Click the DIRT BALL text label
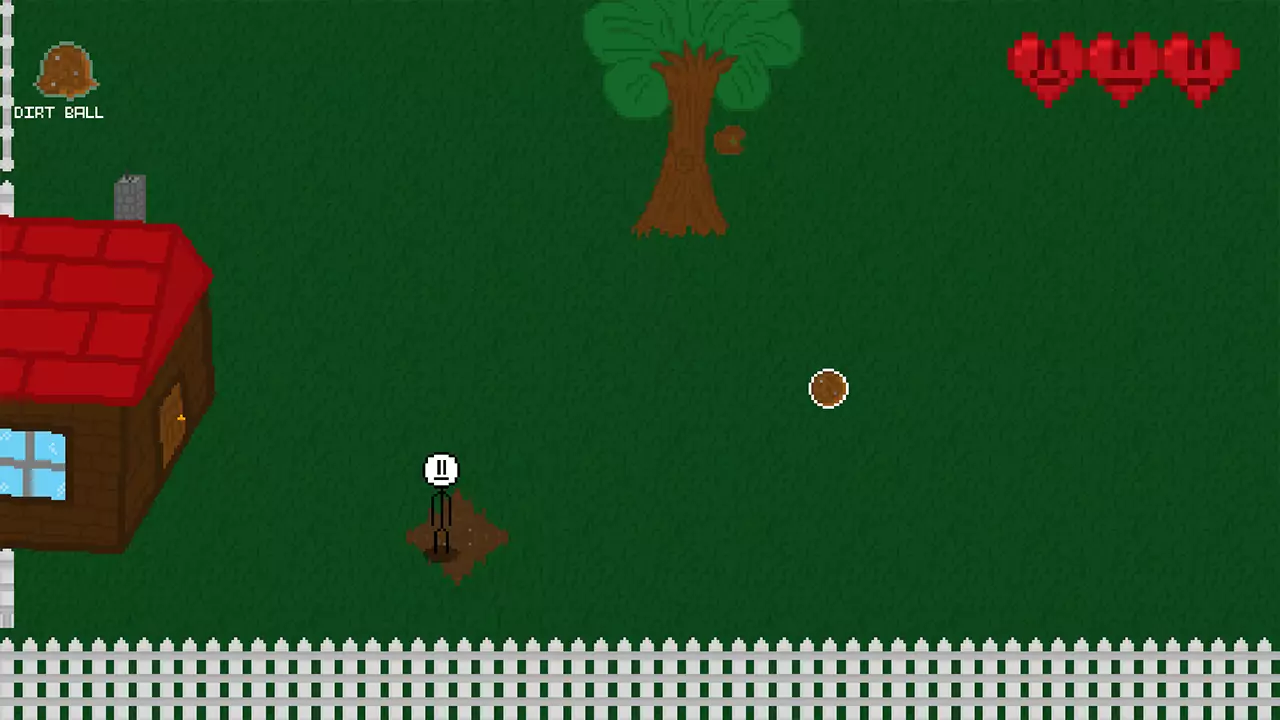Image resolution: width=1280 pixels, height=720 pixels. [58, 112]
